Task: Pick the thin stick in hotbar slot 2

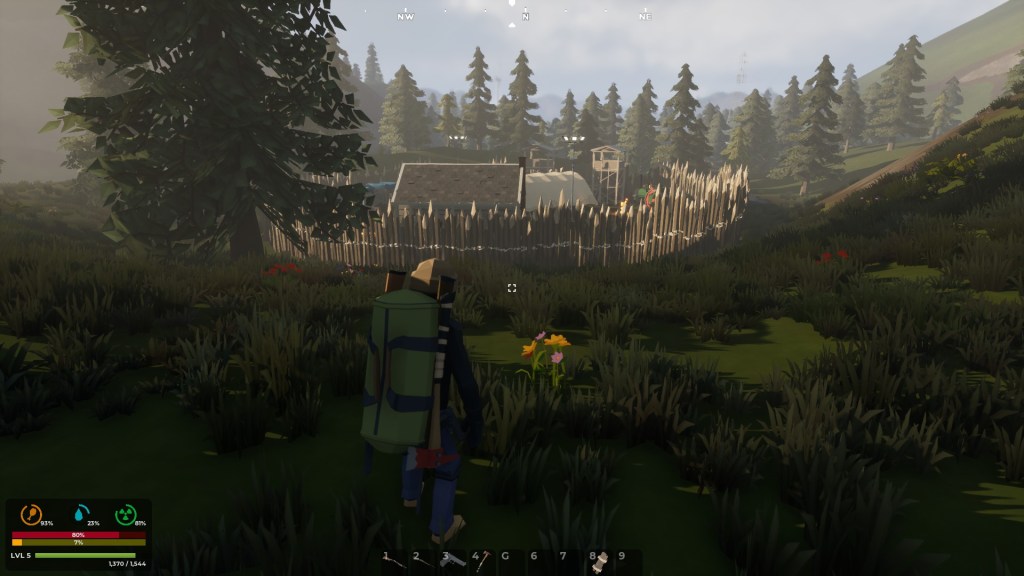Action: [x=426, y=560]
